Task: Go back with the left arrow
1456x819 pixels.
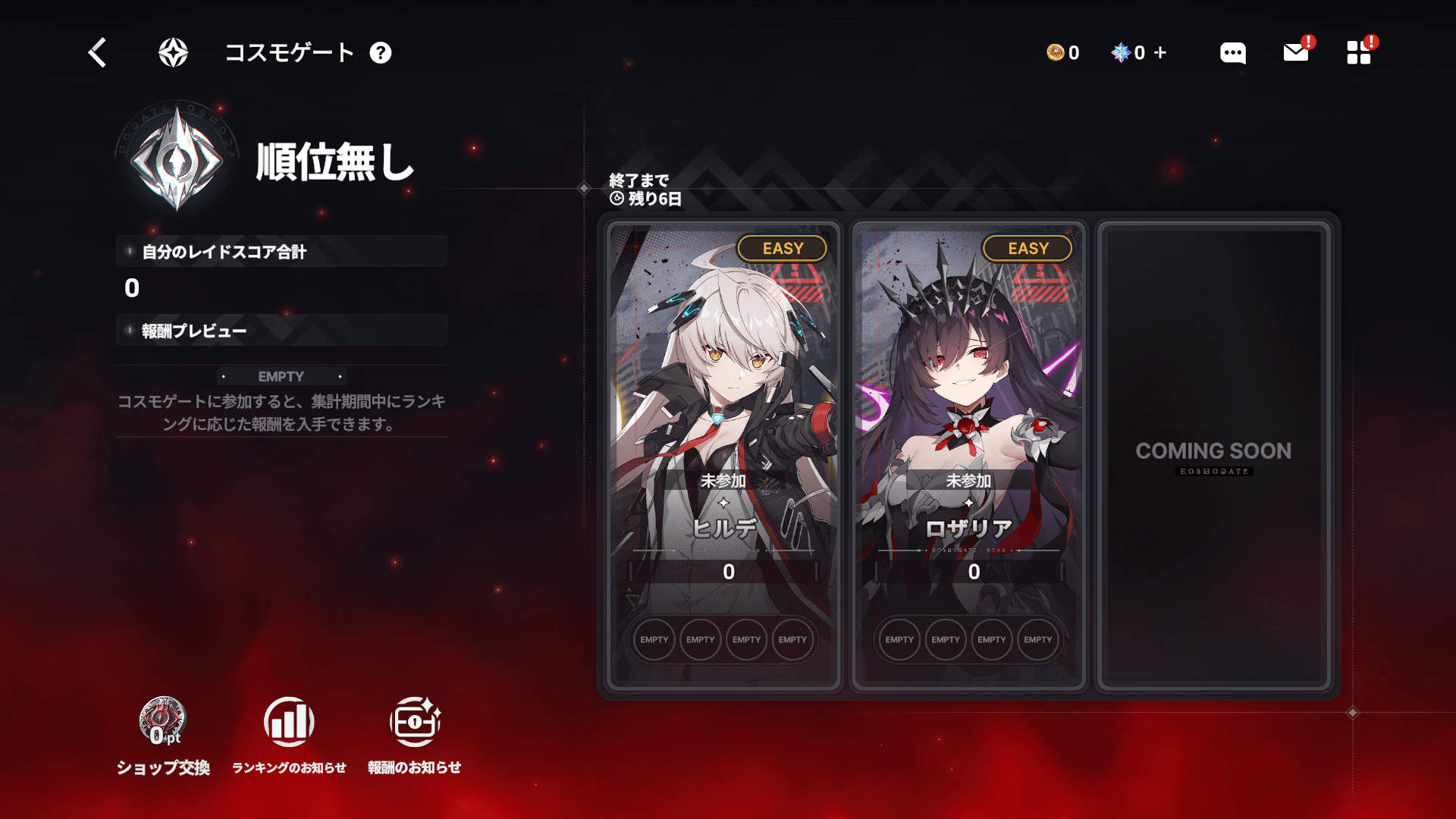Action: click(96, 53)
